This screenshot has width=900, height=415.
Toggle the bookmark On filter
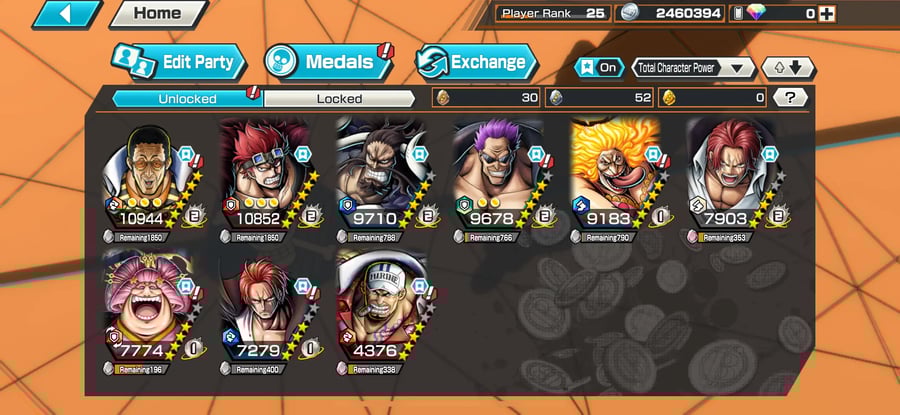point(598,68)
